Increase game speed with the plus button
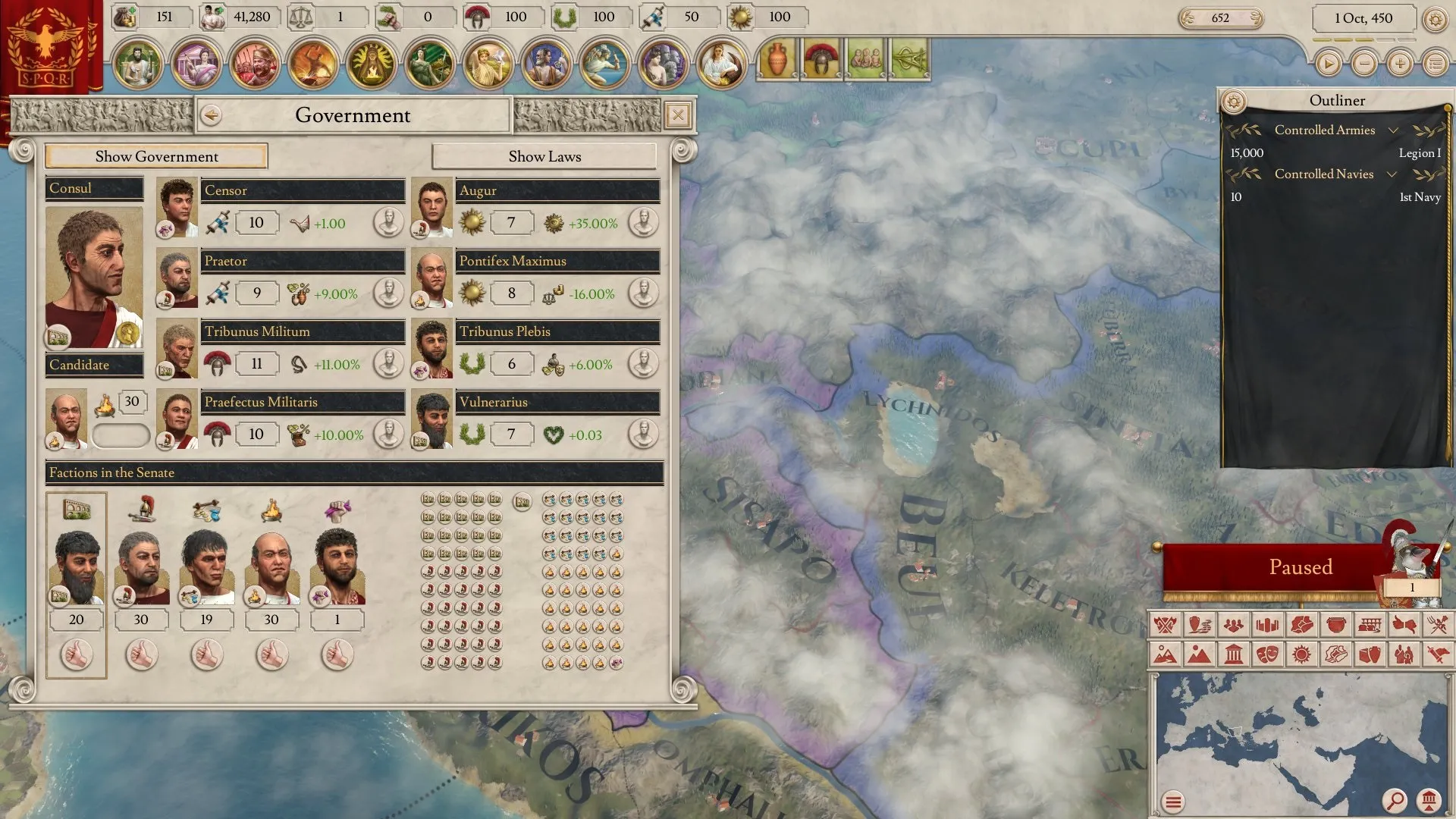This screenshot has height=819, width=1456. click(x=1400, y=64)
